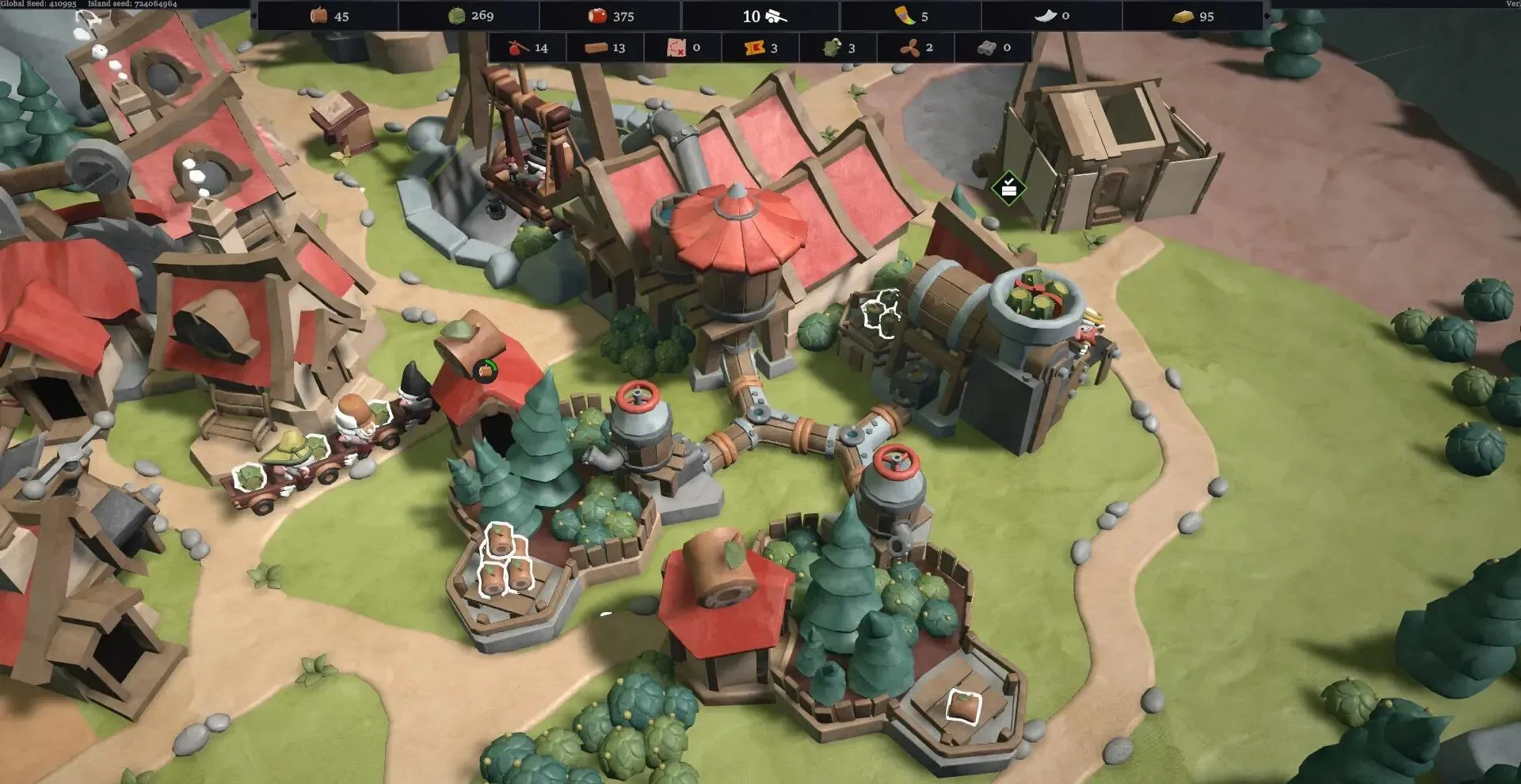Viewport: 1521px width, 784px height.
Task: Select the round log progress badge on the red roof
Action: 485,369
